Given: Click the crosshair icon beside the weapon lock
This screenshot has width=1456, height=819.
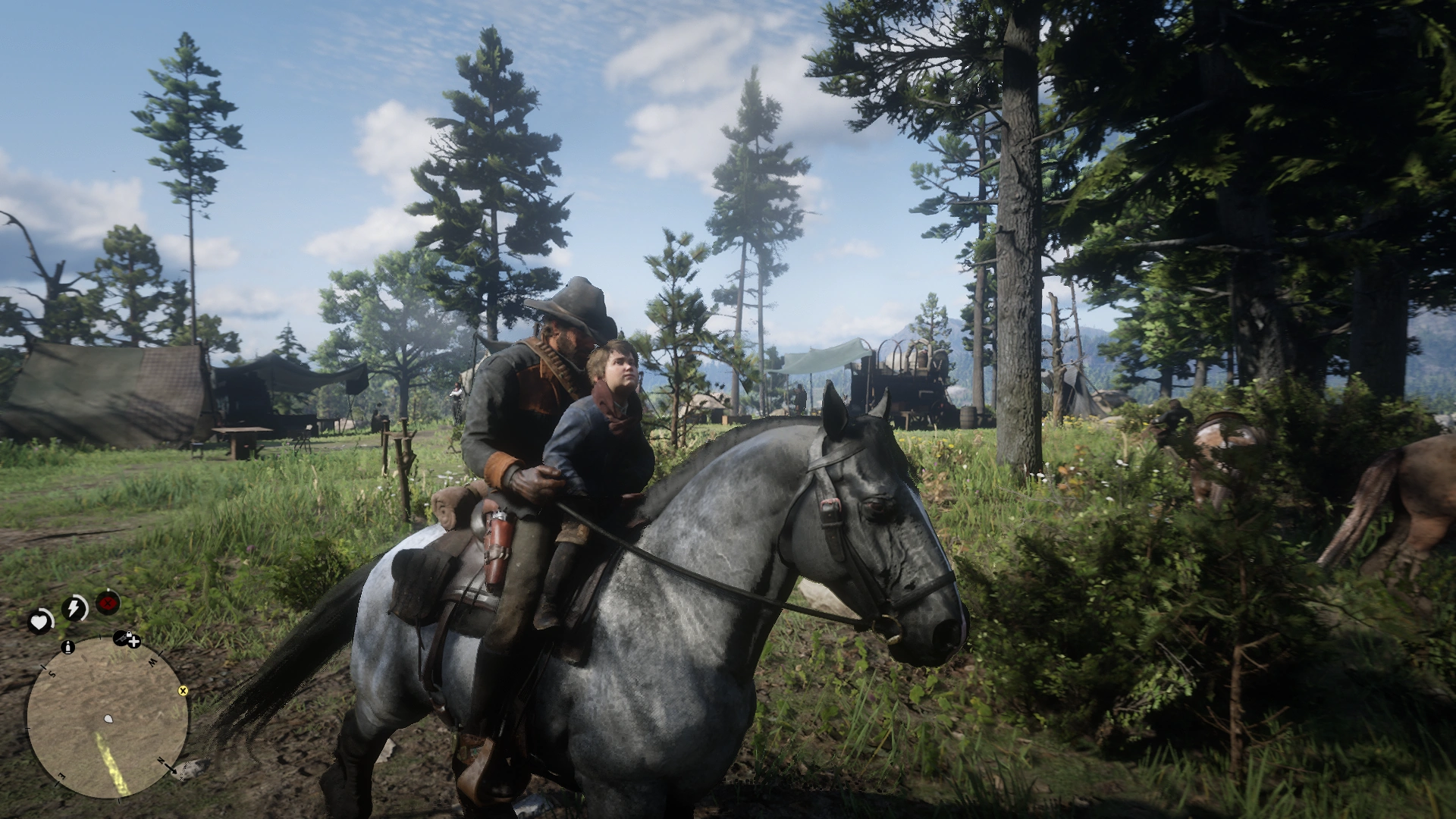Looking at the screenshot, I should click(133, 643).
